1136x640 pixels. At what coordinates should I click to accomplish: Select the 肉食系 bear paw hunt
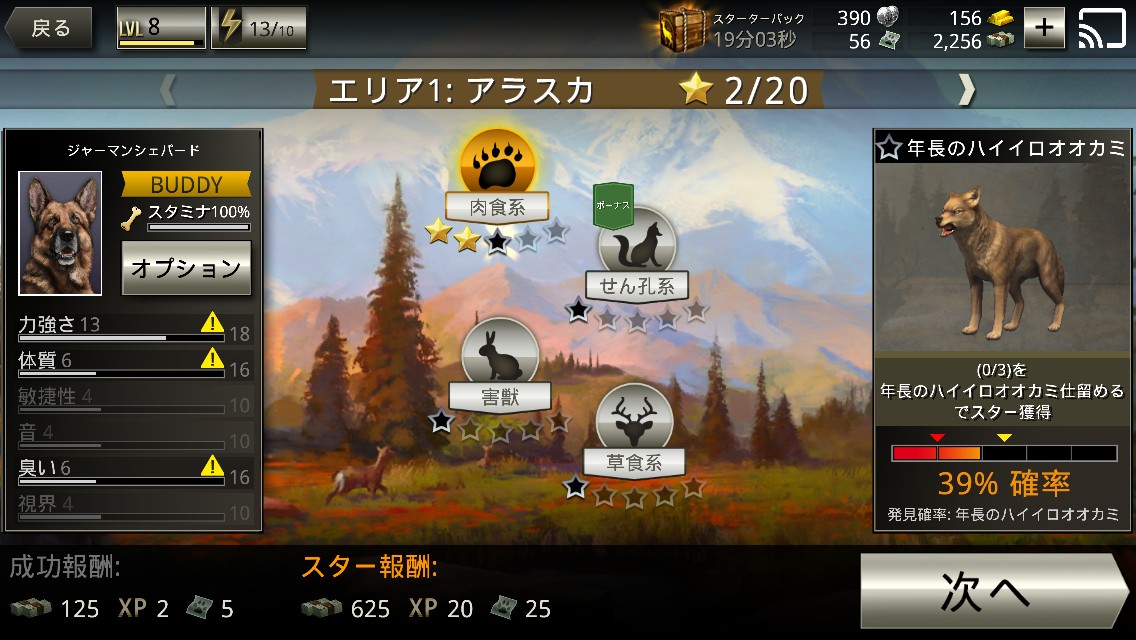click(497, 165)
